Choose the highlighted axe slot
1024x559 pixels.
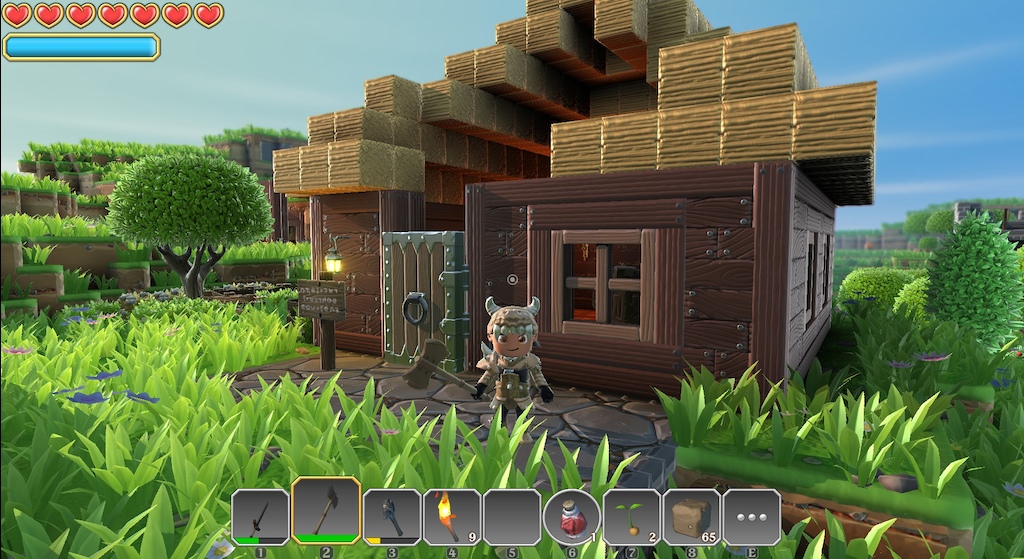click(326, 511)
